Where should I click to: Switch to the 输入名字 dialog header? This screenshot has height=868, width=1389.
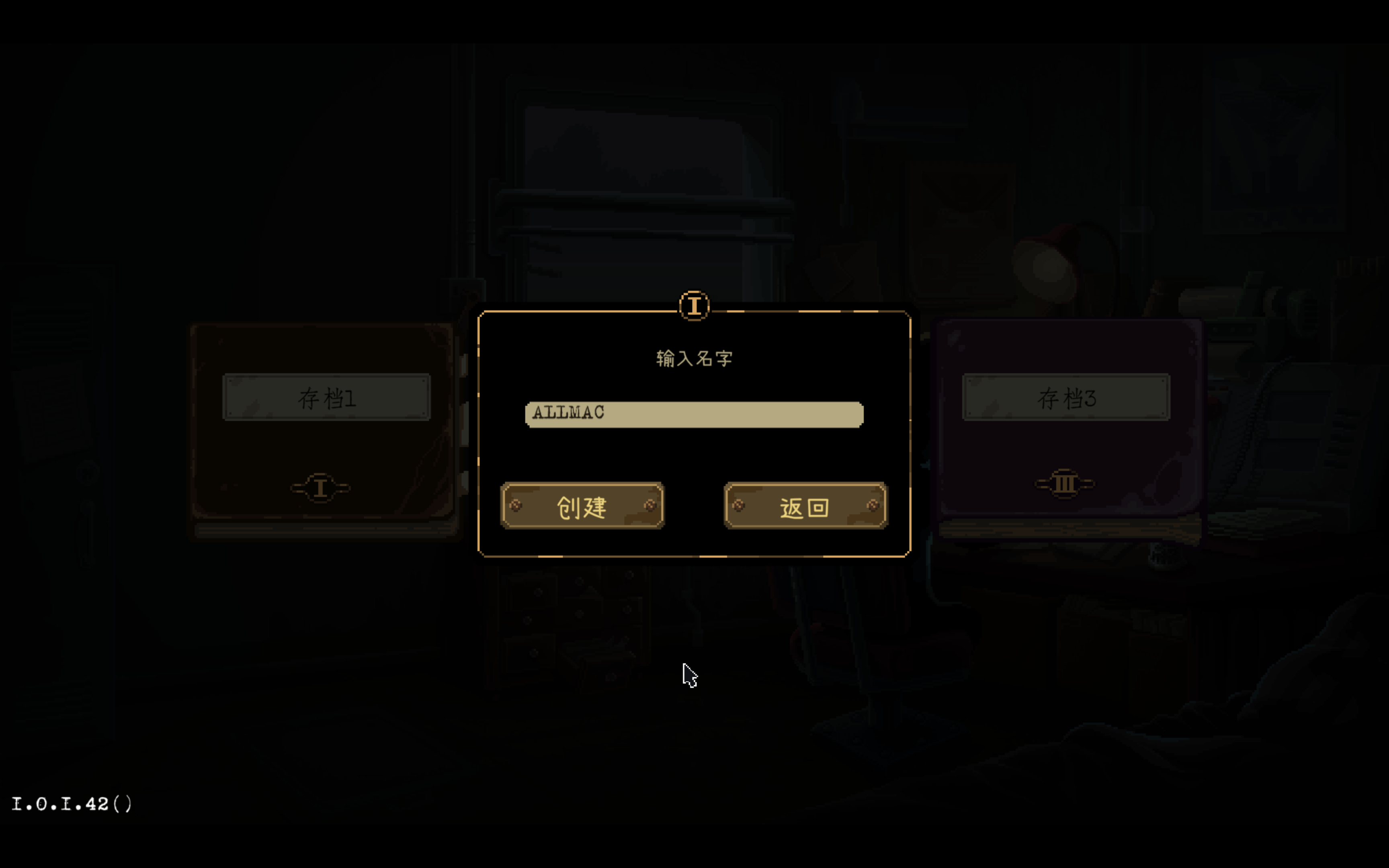(x=694, y=357)
